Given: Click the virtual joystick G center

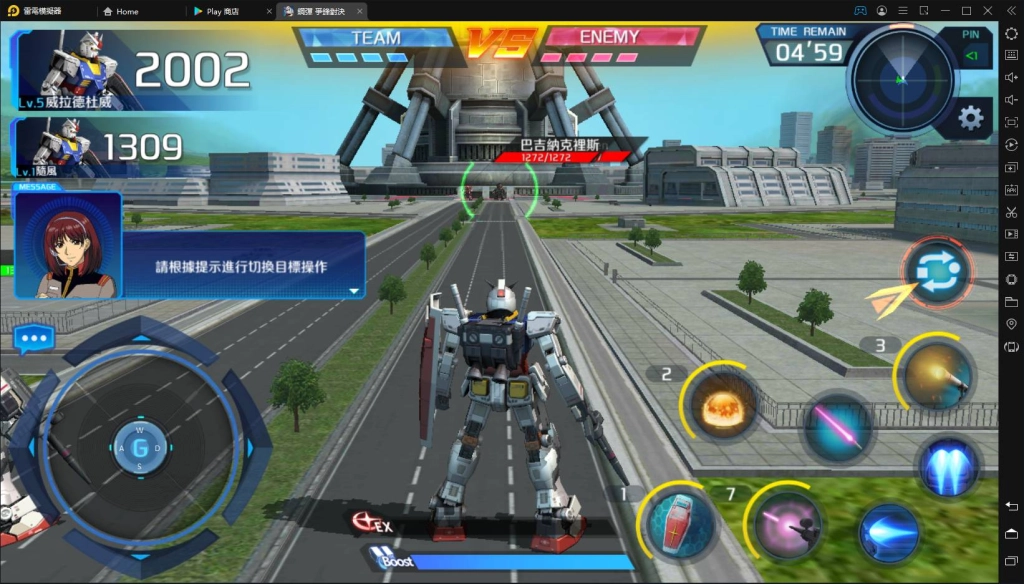Looking at the screenshot, I should [140, 447].
